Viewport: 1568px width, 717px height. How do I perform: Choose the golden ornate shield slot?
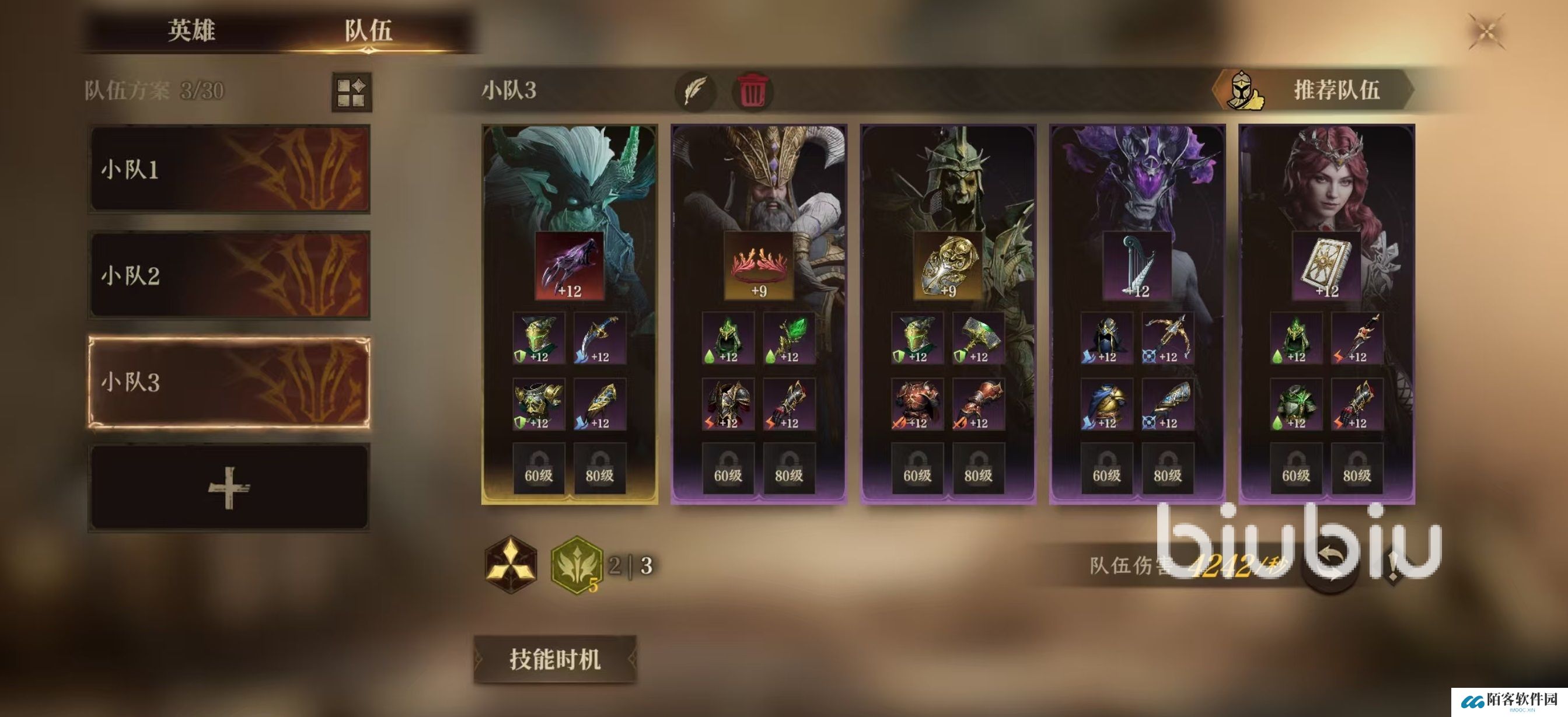tap(948, 266)
